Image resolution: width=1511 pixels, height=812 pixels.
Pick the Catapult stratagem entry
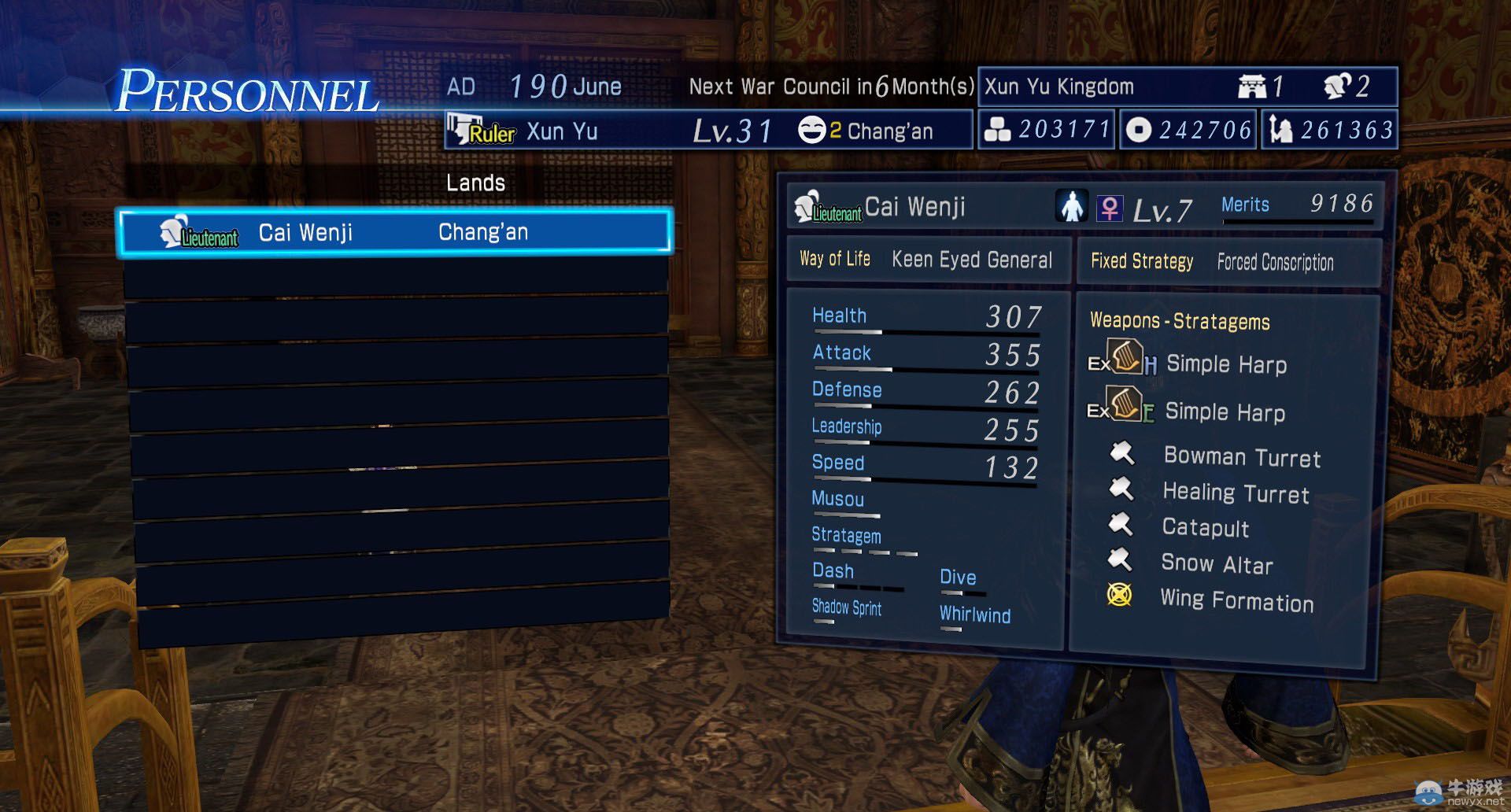(1205, 527)
